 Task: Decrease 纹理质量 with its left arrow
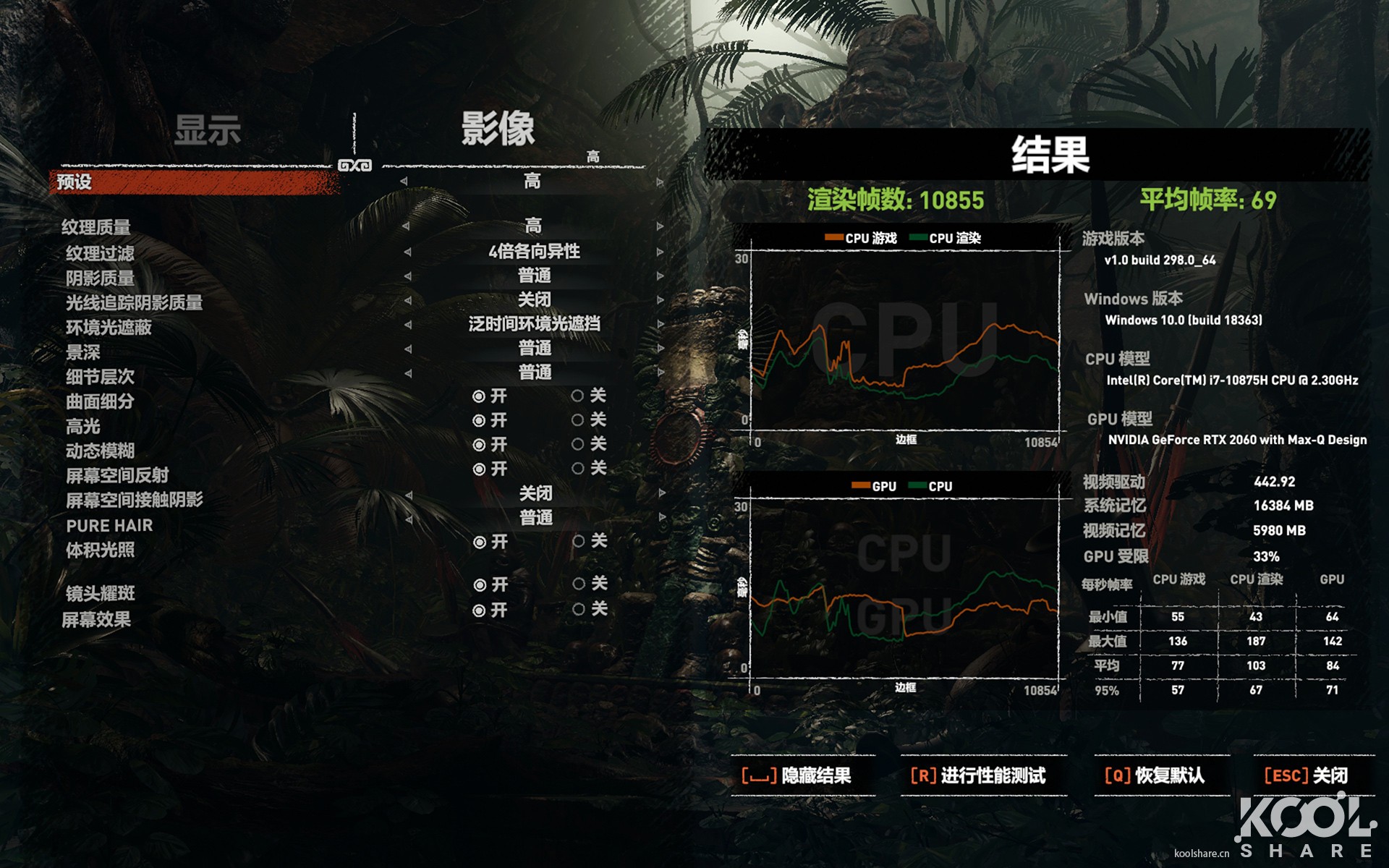click(x=409, y=226)
